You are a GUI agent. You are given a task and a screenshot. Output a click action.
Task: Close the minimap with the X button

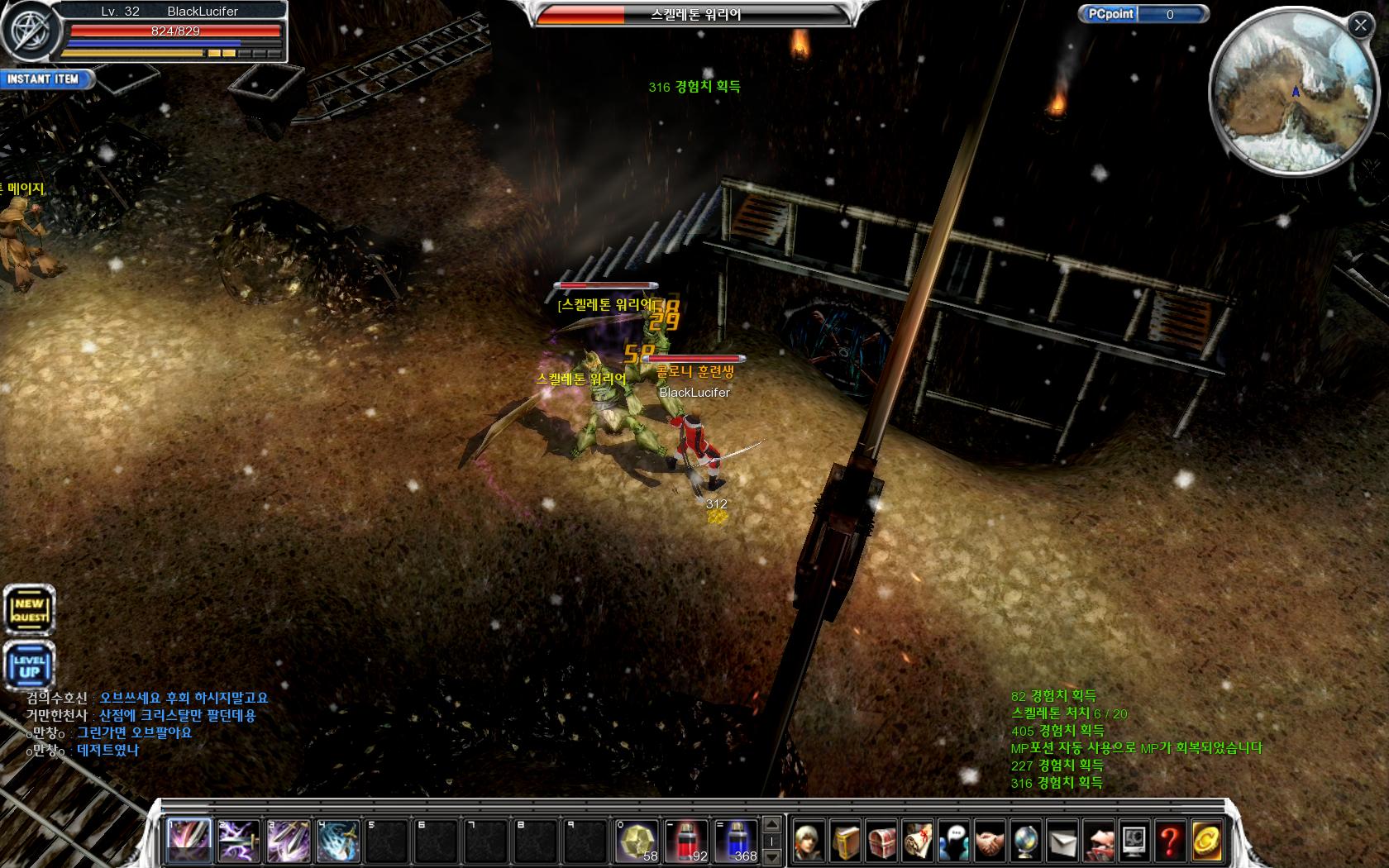point(1360,26)
